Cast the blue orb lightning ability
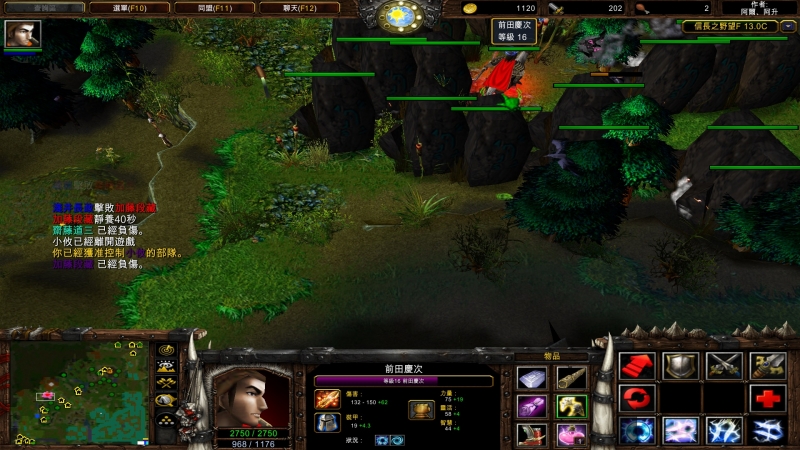Viewport: 800px width, 450px height. click(637, 431)
